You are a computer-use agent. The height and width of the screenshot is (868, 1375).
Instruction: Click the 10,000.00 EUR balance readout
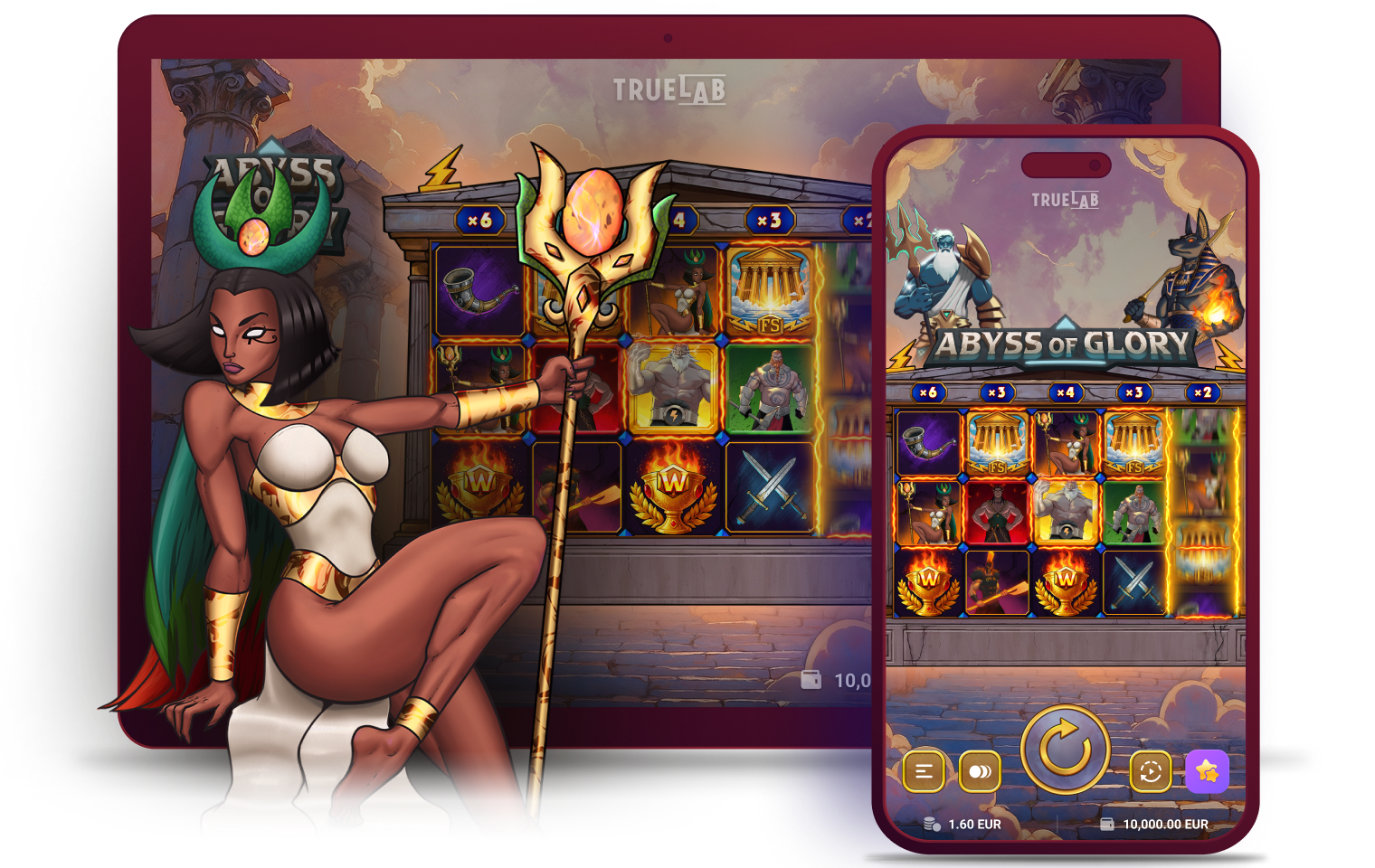(x=1165, y=824)
